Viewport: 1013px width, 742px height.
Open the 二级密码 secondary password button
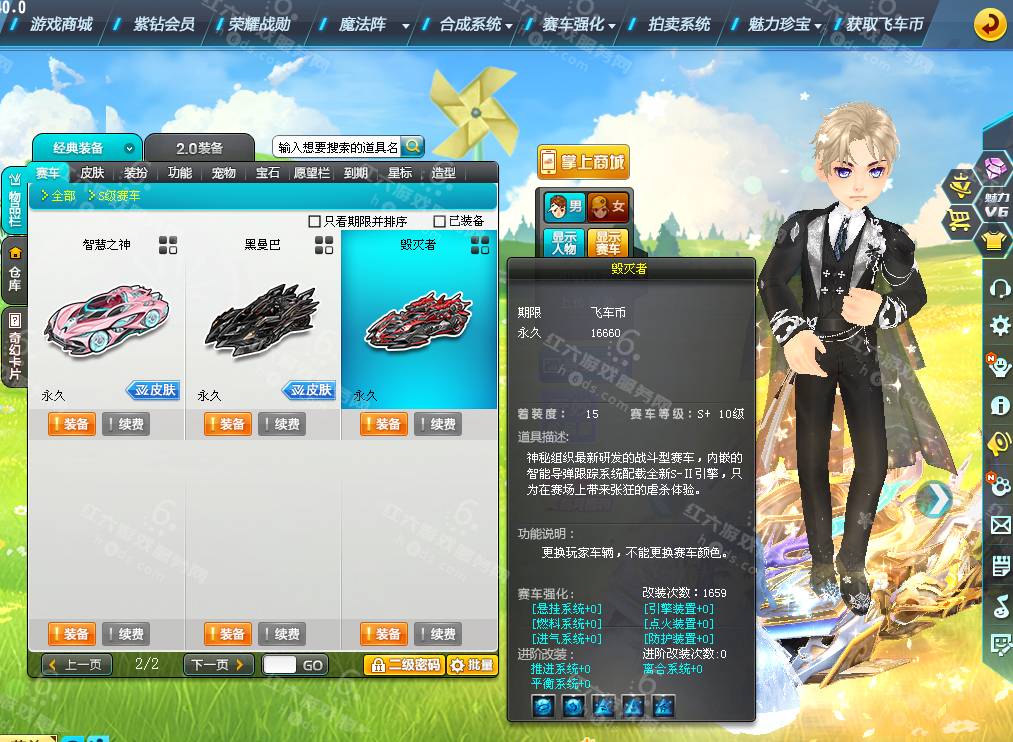click(x=404, y=664)
